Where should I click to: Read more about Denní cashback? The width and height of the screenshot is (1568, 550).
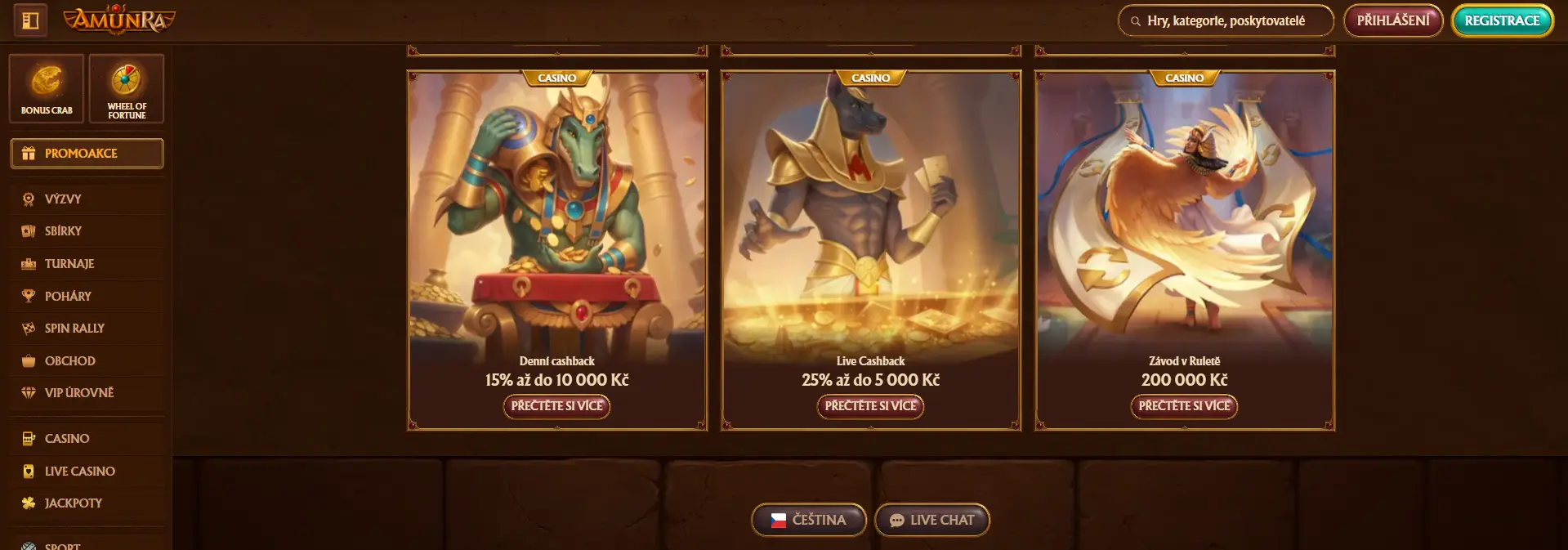(x=556, y=406)
